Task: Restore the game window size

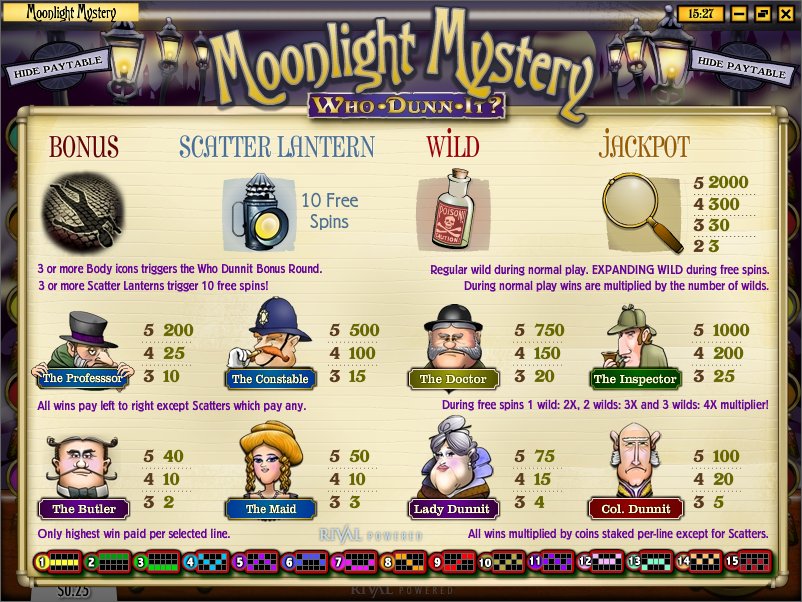Action: point(762,14)
